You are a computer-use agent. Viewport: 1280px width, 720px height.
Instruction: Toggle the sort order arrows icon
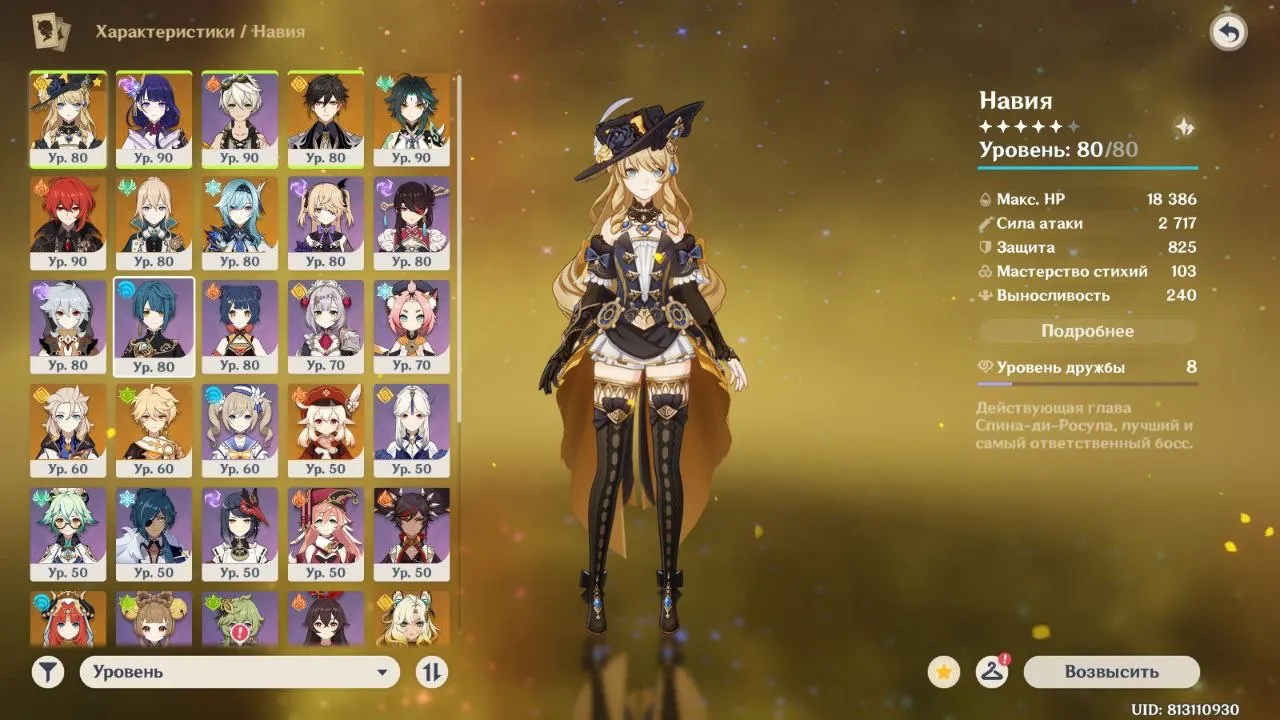(430, 672)
